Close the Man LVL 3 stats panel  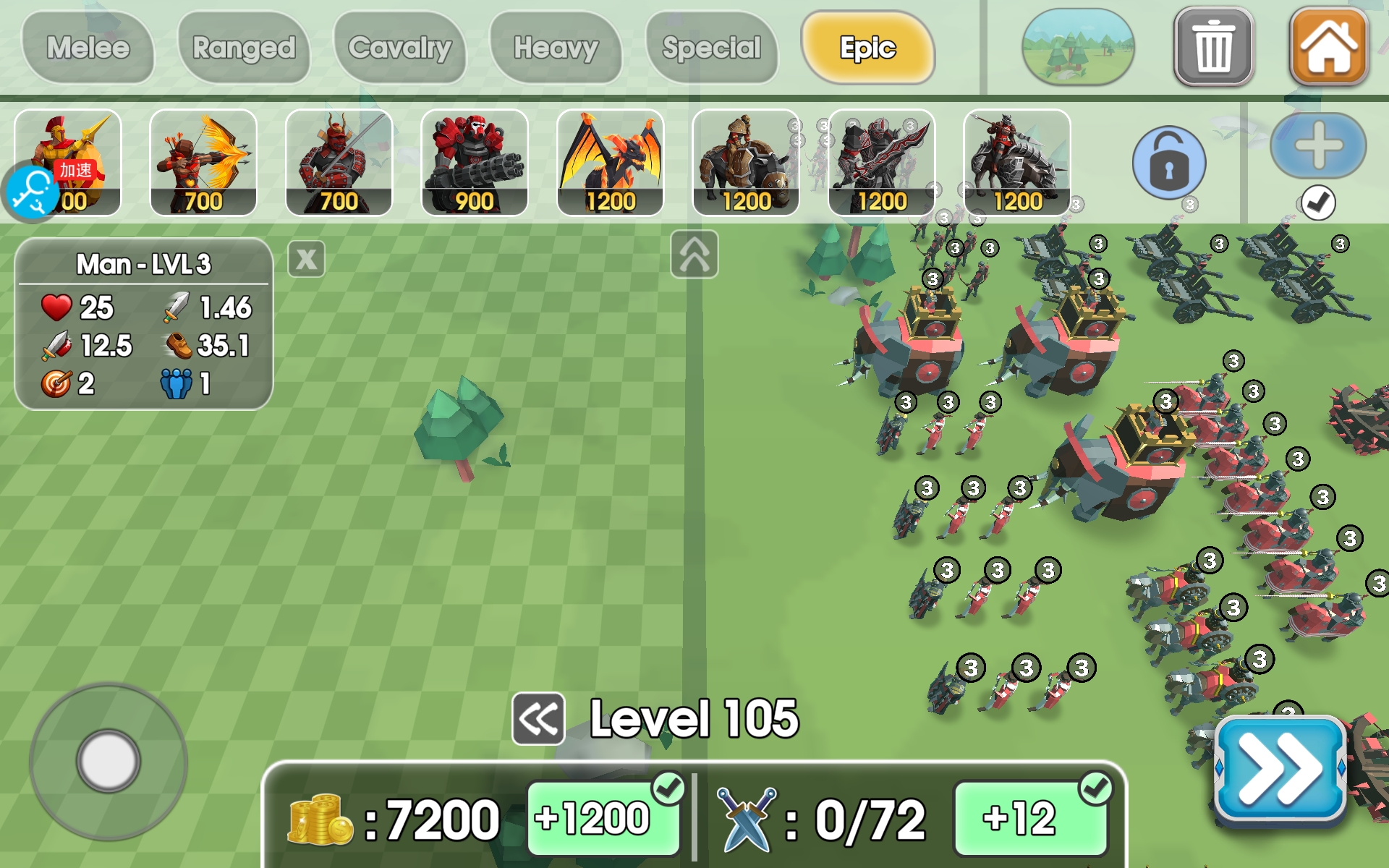coord(307,259)
